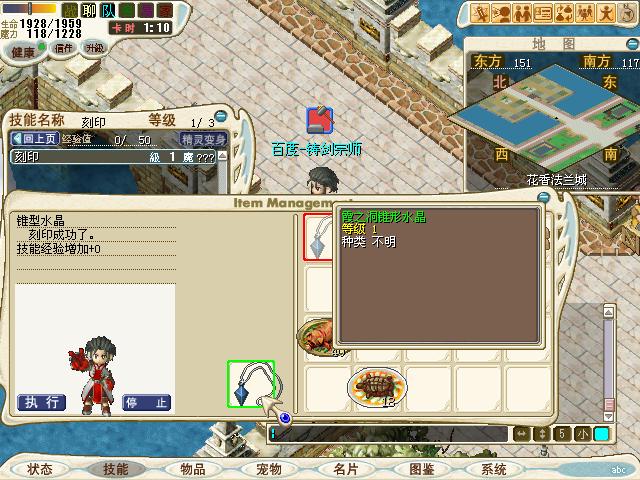This screenshot has height=480, width=640.
Task: Select the turtle dish inventory item
Action: [x=377, y=385]
